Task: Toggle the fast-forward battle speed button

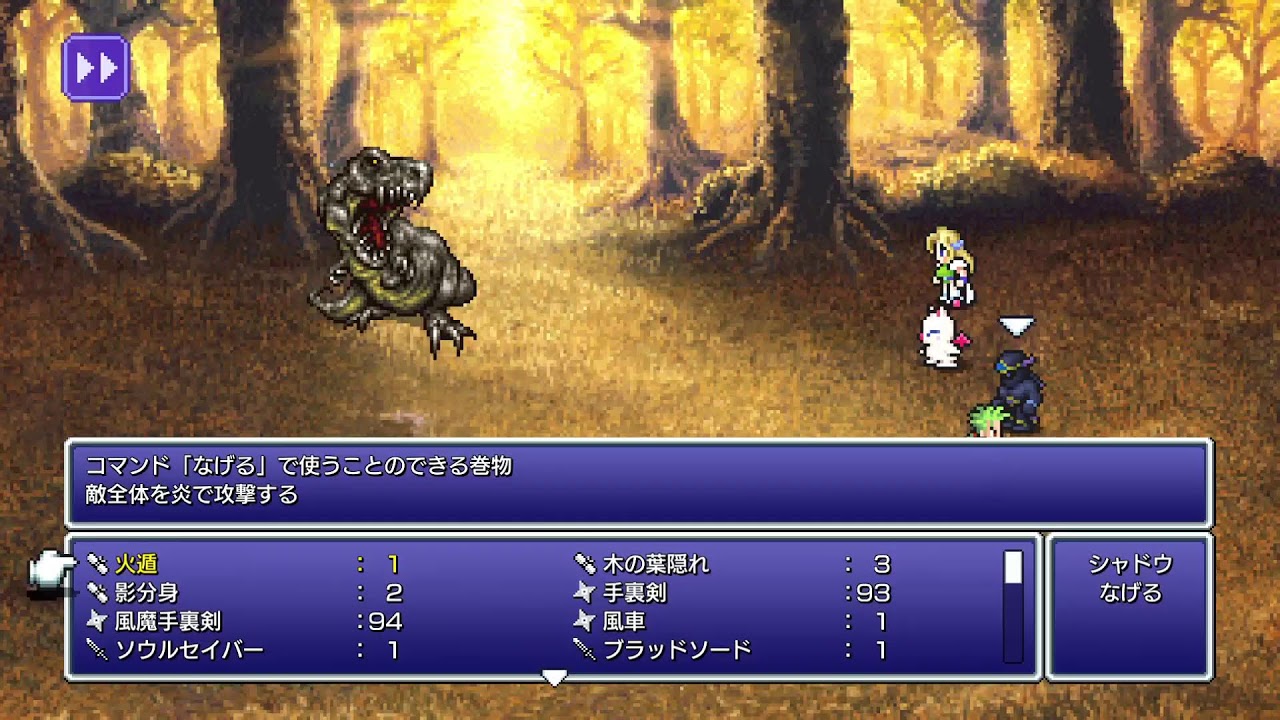Action: (96, 68)
